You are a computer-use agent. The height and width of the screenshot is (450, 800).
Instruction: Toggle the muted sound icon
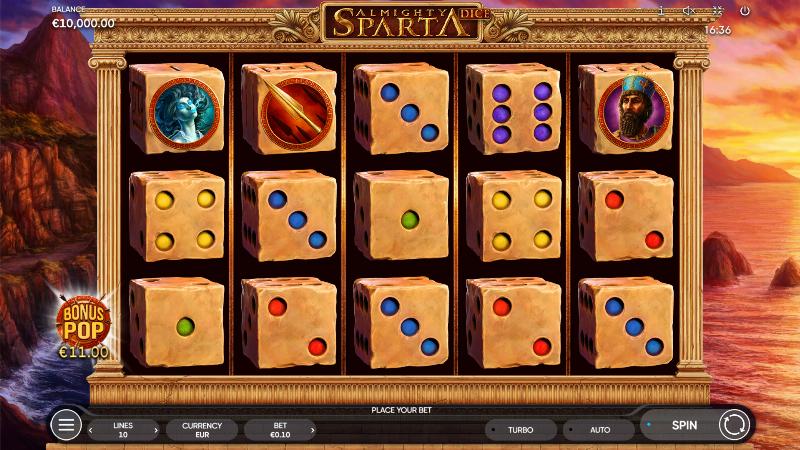coord(688,10)
